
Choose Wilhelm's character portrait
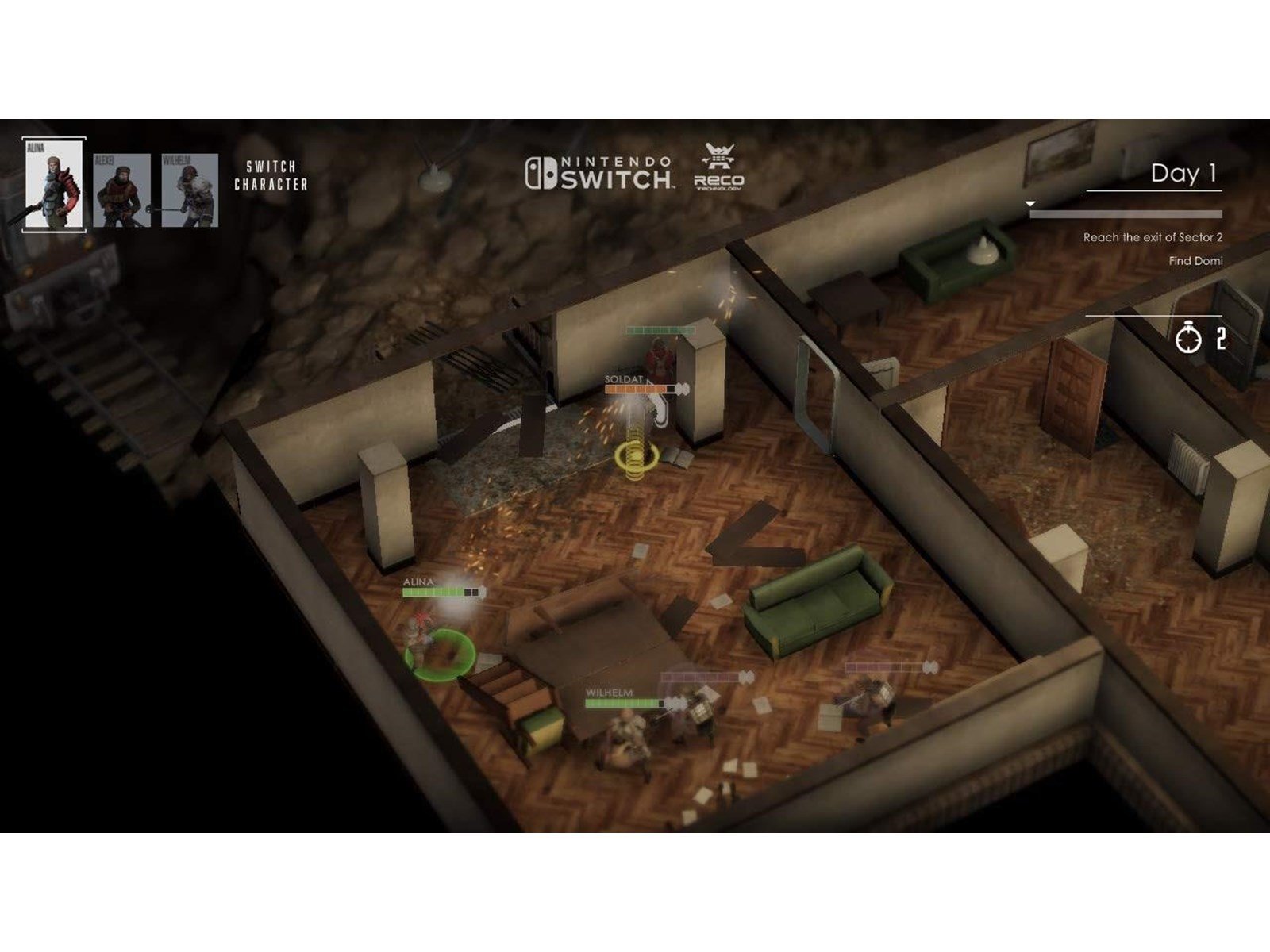point(190,190)
